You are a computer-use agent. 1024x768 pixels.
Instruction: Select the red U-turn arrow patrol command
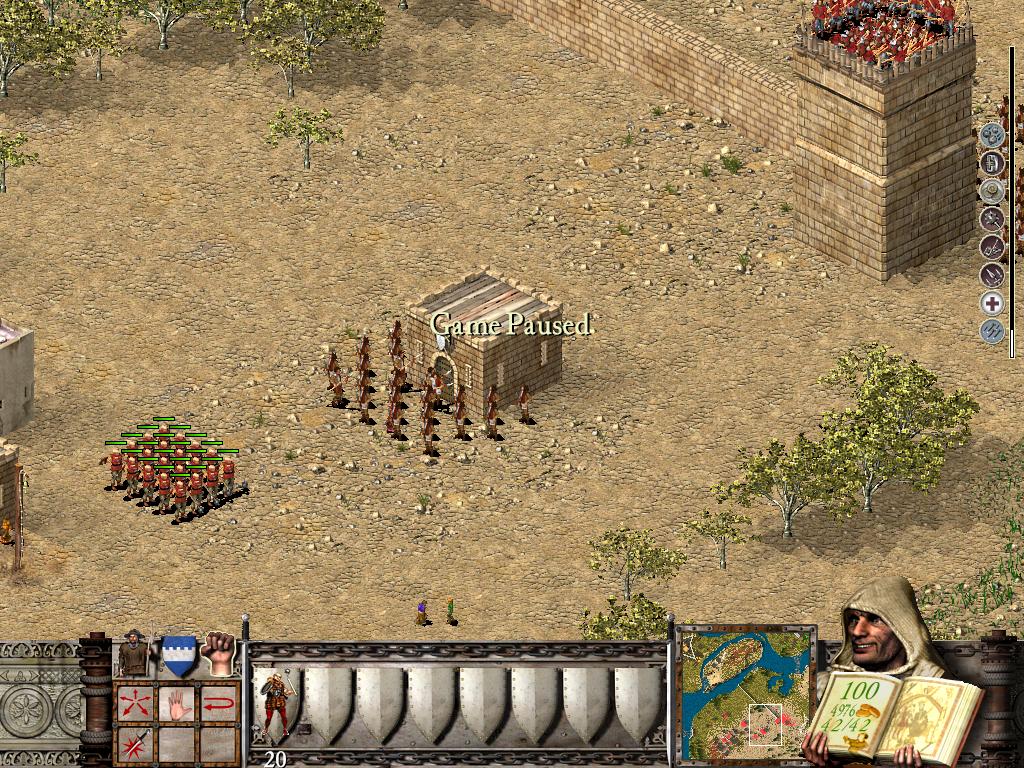pos(219,703)
